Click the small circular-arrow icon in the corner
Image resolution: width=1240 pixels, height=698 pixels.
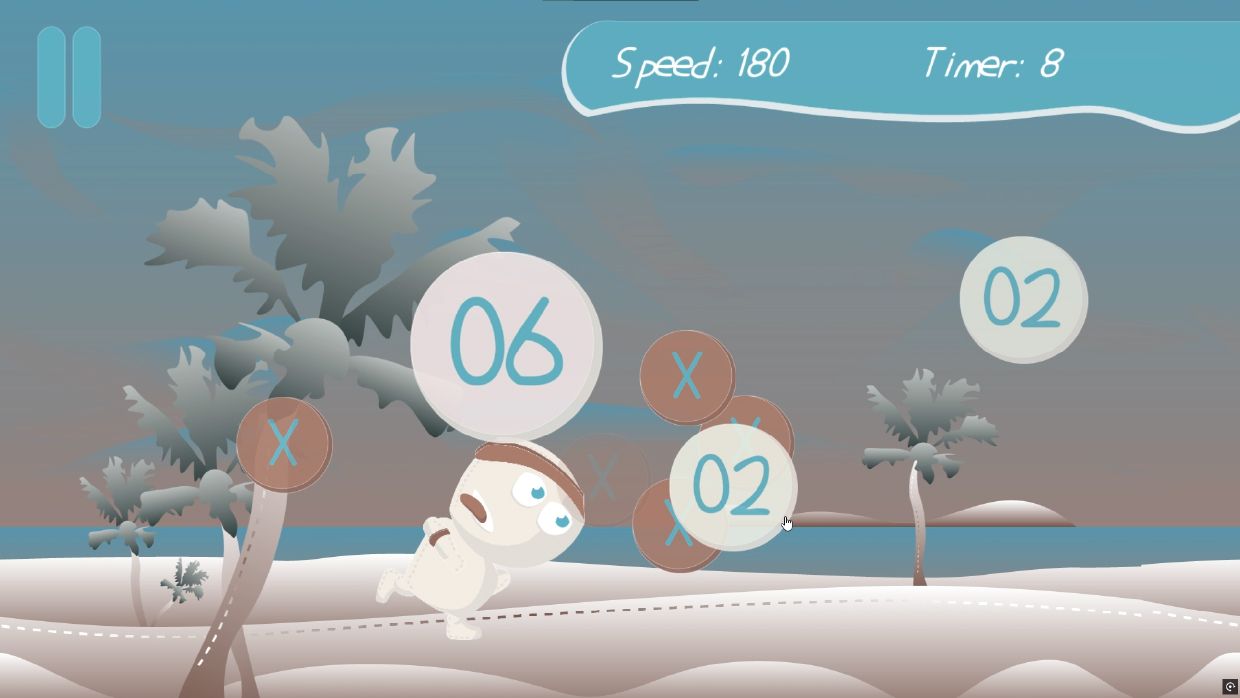click(x=1229, y=686)
